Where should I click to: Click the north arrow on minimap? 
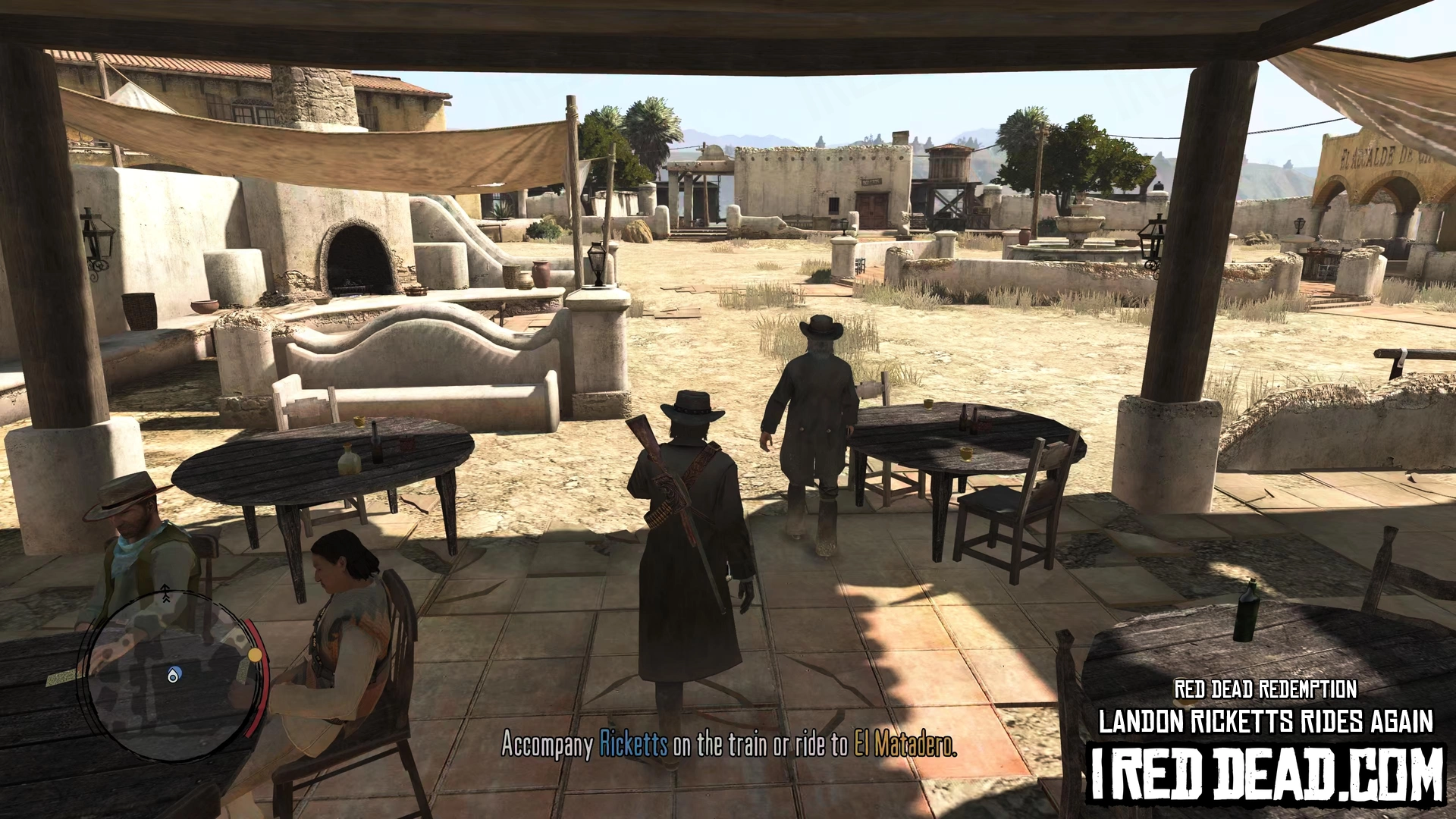click(x=165, y=595)
